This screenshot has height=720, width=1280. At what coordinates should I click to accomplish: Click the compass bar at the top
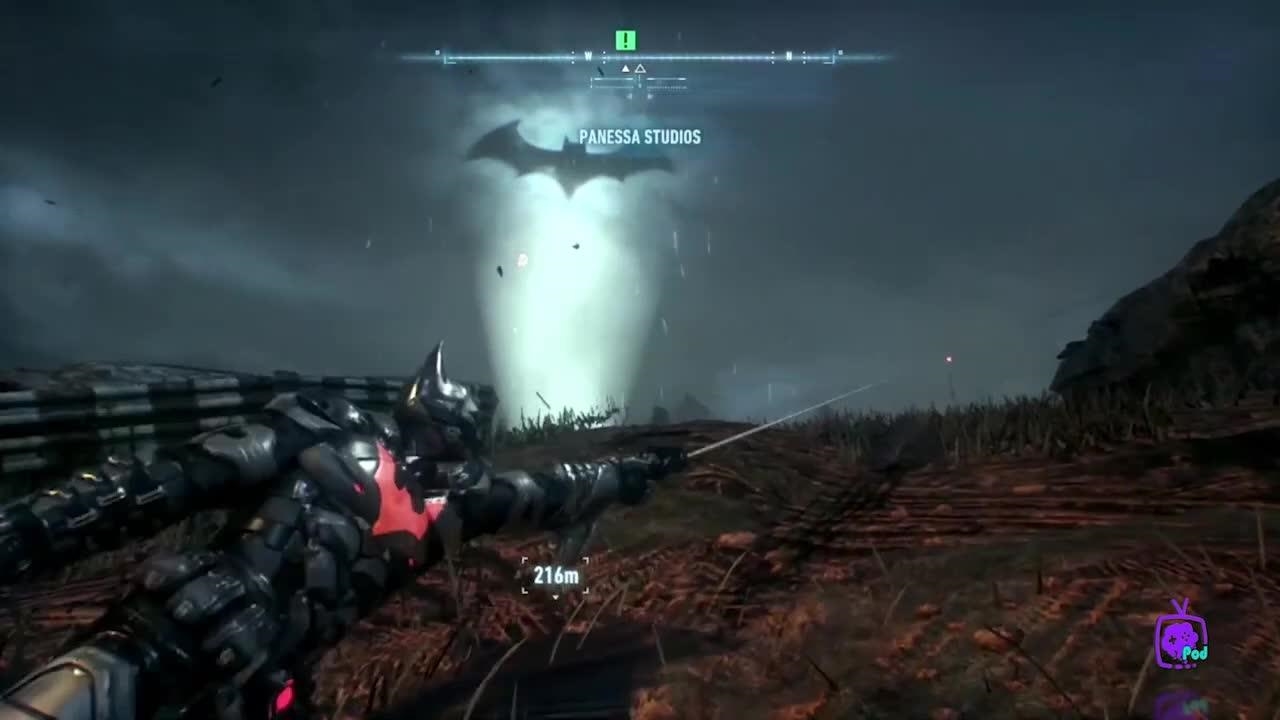pos(640,58)
